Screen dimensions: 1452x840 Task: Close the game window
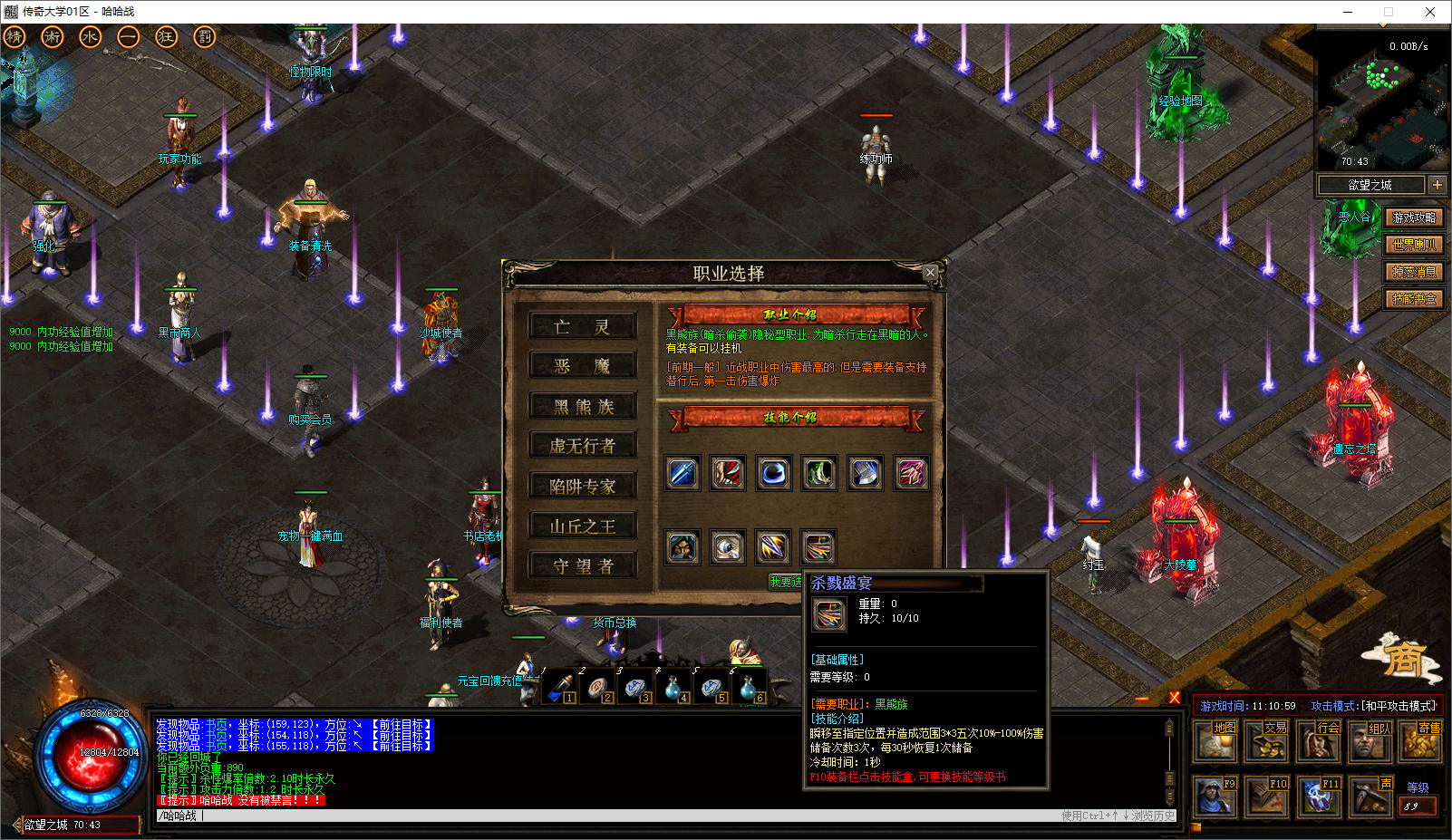pos(1430,12)
